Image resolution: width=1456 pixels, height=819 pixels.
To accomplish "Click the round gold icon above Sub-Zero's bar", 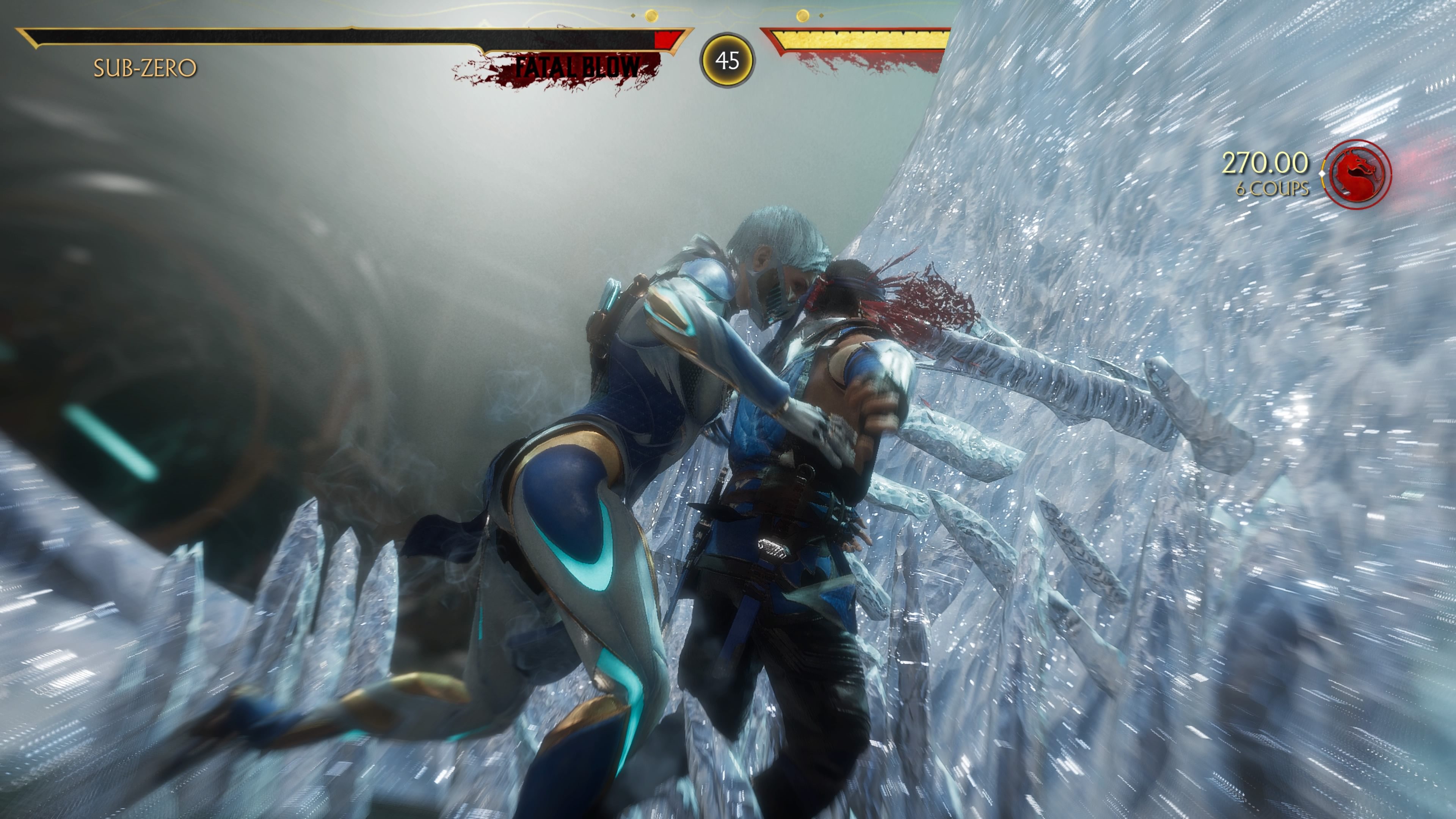I will coord(651,16).
